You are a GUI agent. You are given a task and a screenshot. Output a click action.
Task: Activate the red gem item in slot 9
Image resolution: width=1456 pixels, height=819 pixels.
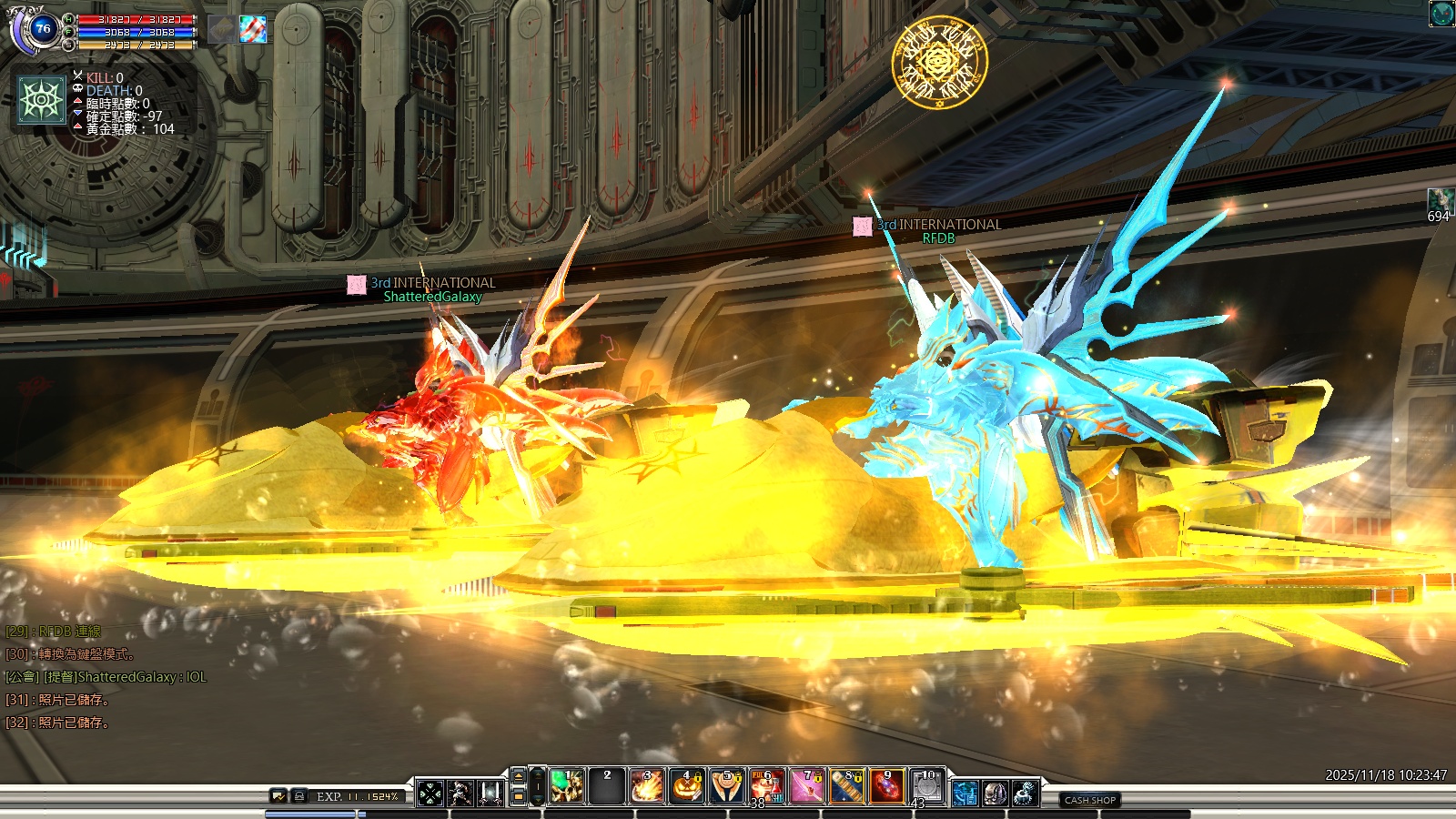coord(886,786)
